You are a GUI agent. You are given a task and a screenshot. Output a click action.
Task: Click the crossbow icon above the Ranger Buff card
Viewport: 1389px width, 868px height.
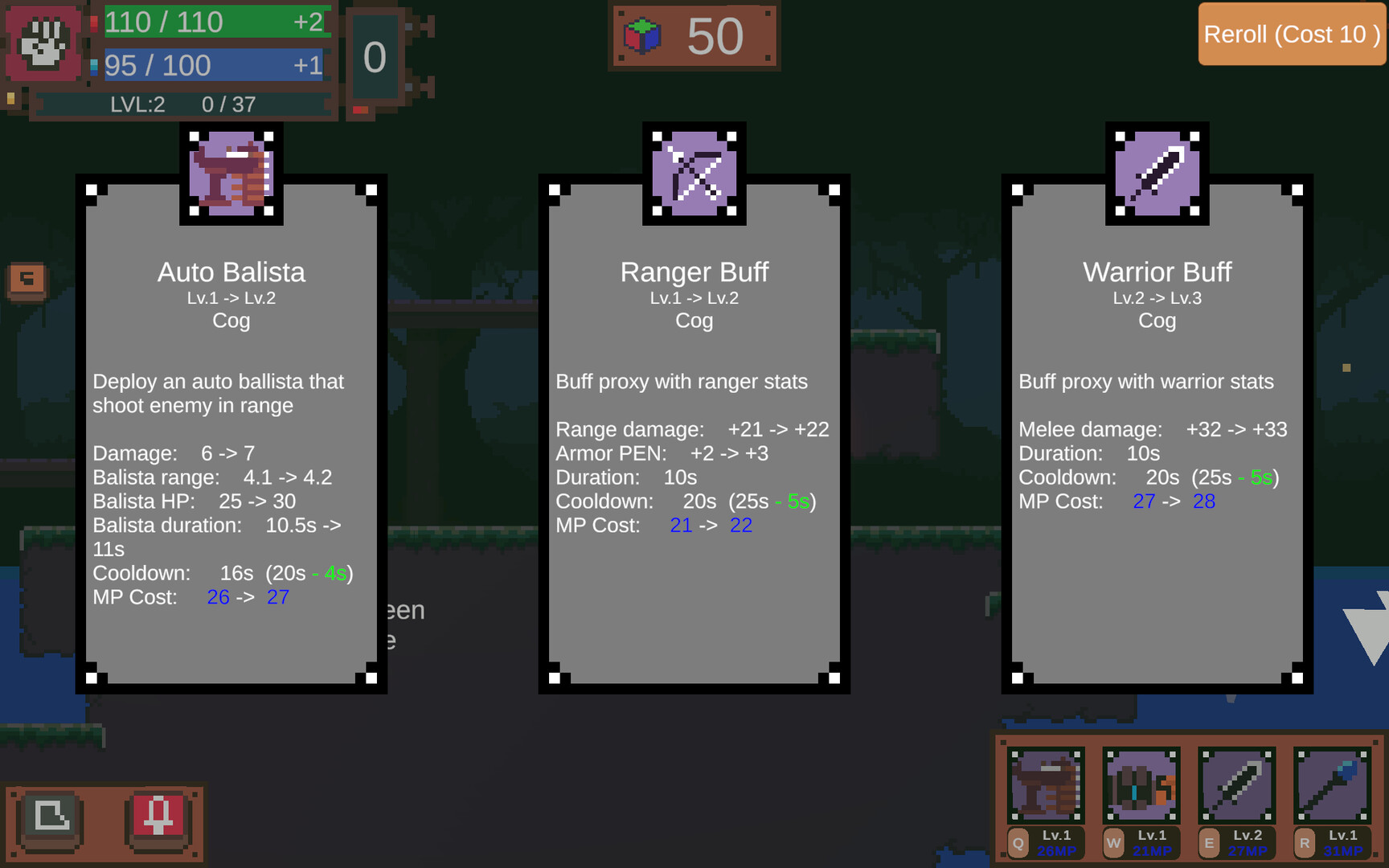pos(693,174)
